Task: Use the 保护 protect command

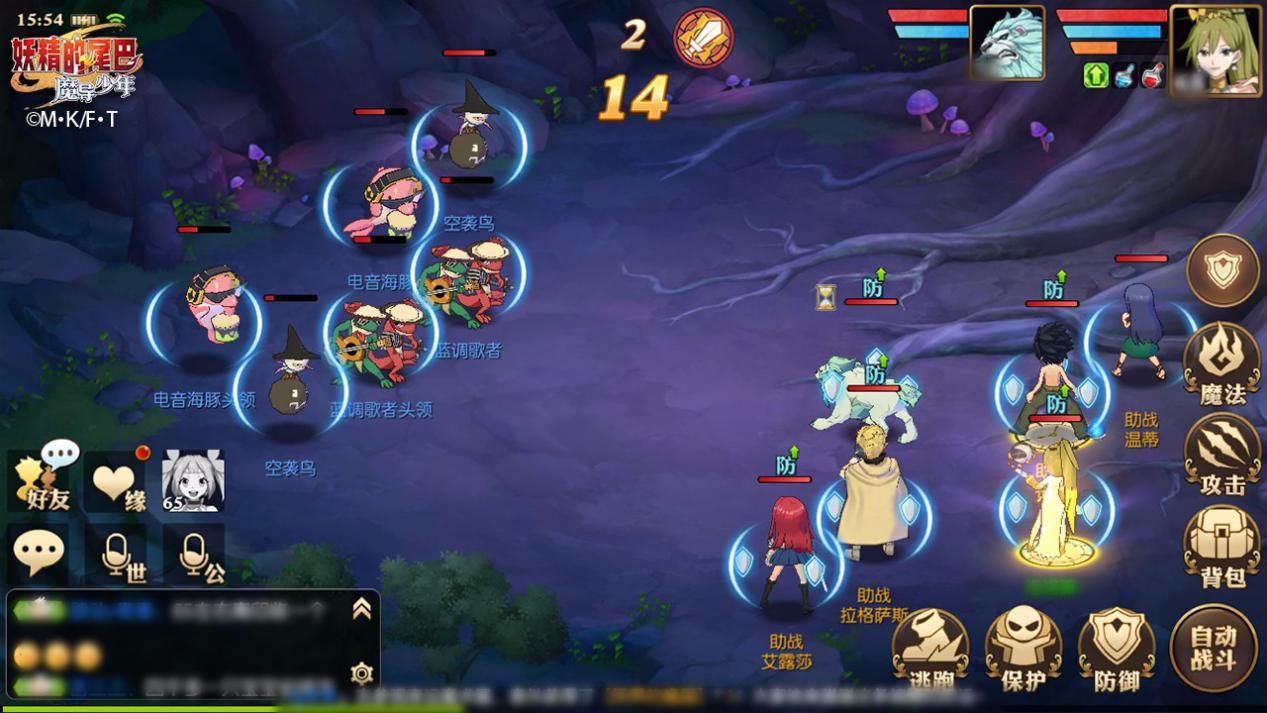Action: tap(1023, 650)
